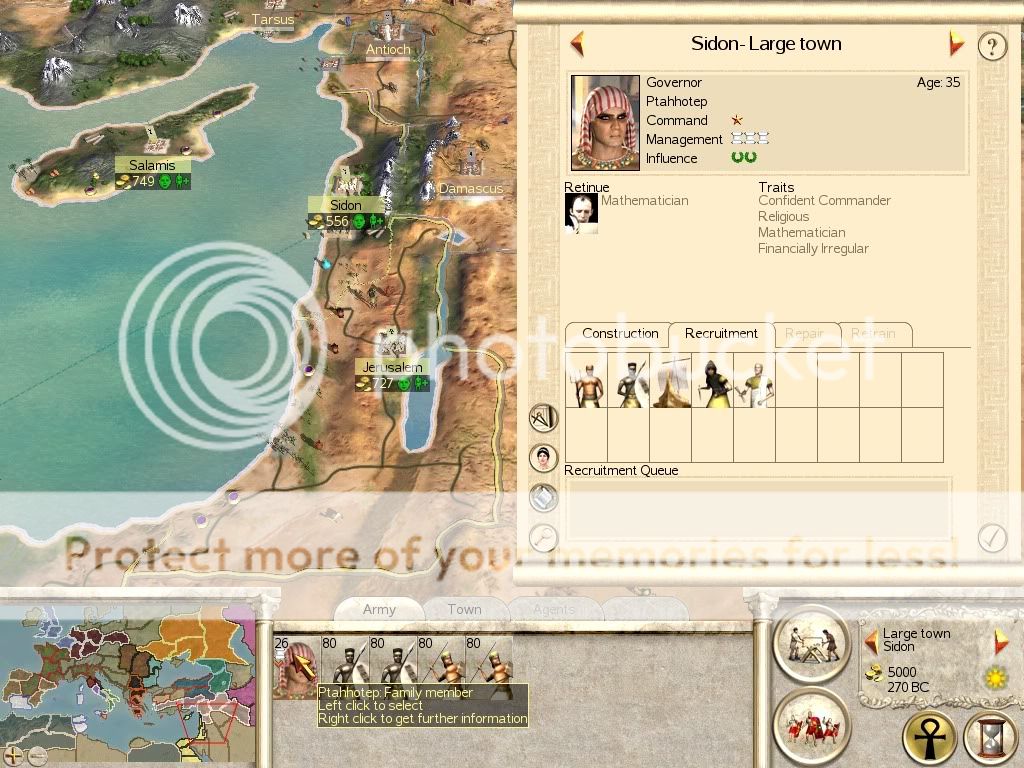Open faction overview with the ankh button

(929, 738)
